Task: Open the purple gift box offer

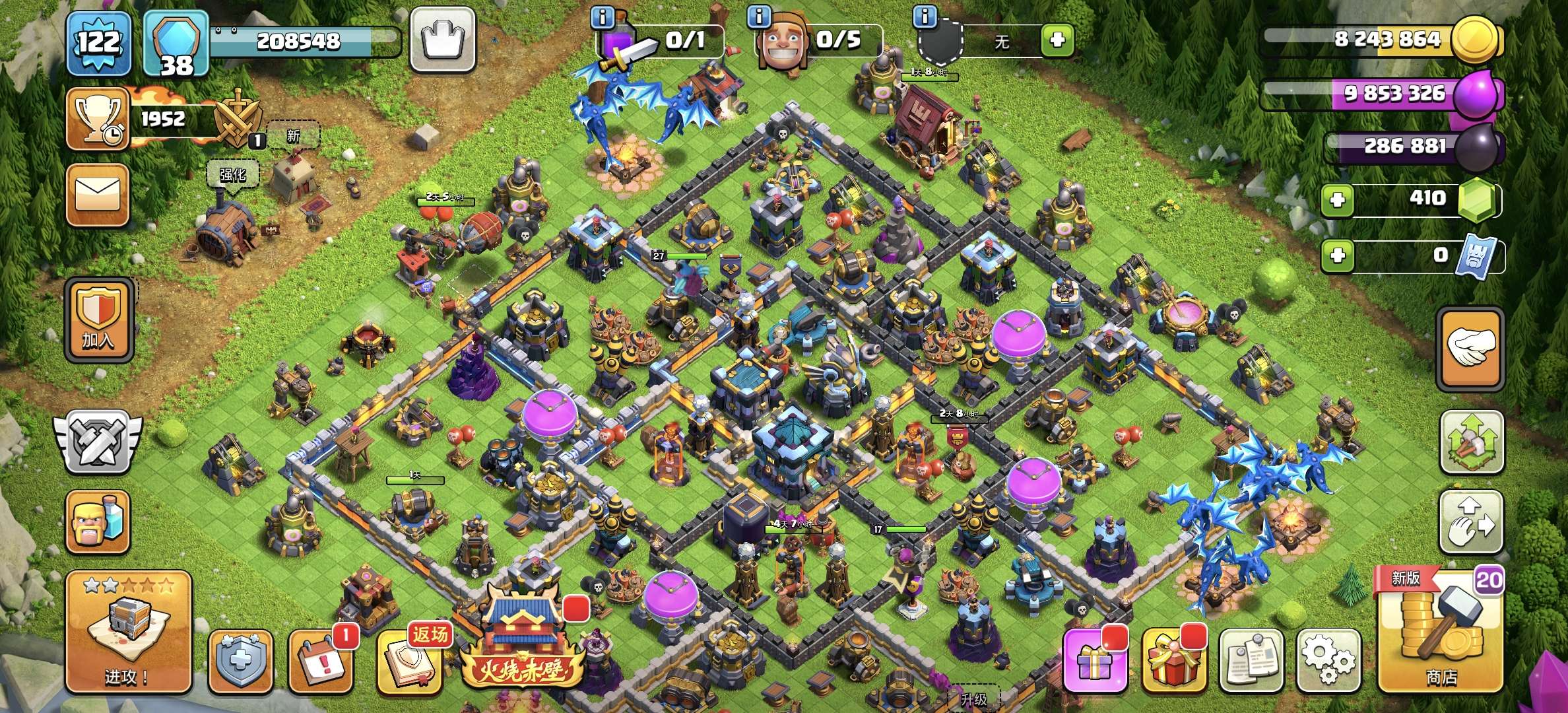Action: 1094,660
